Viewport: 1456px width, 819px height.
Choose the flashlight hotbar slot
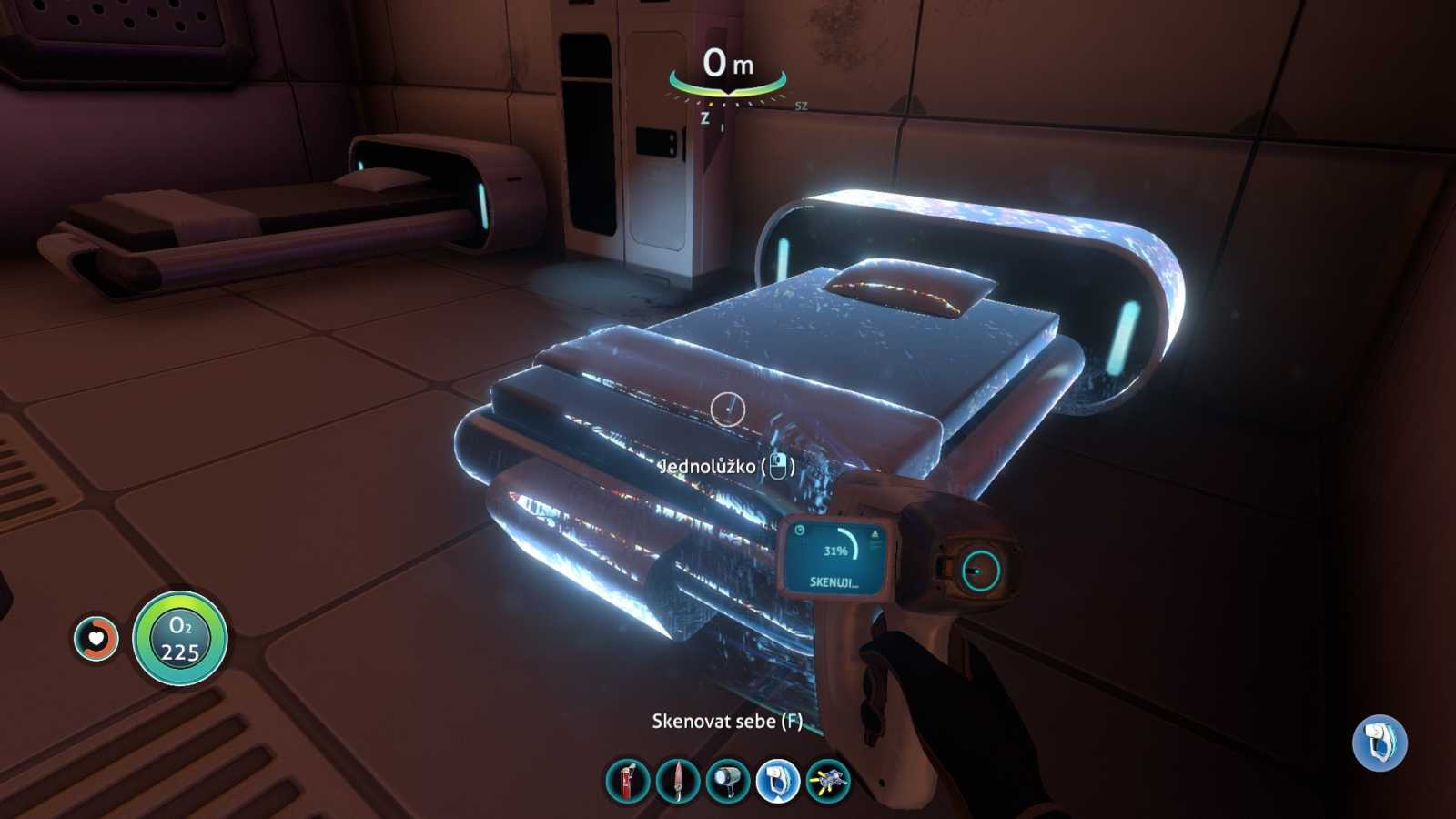pos(728,781)
